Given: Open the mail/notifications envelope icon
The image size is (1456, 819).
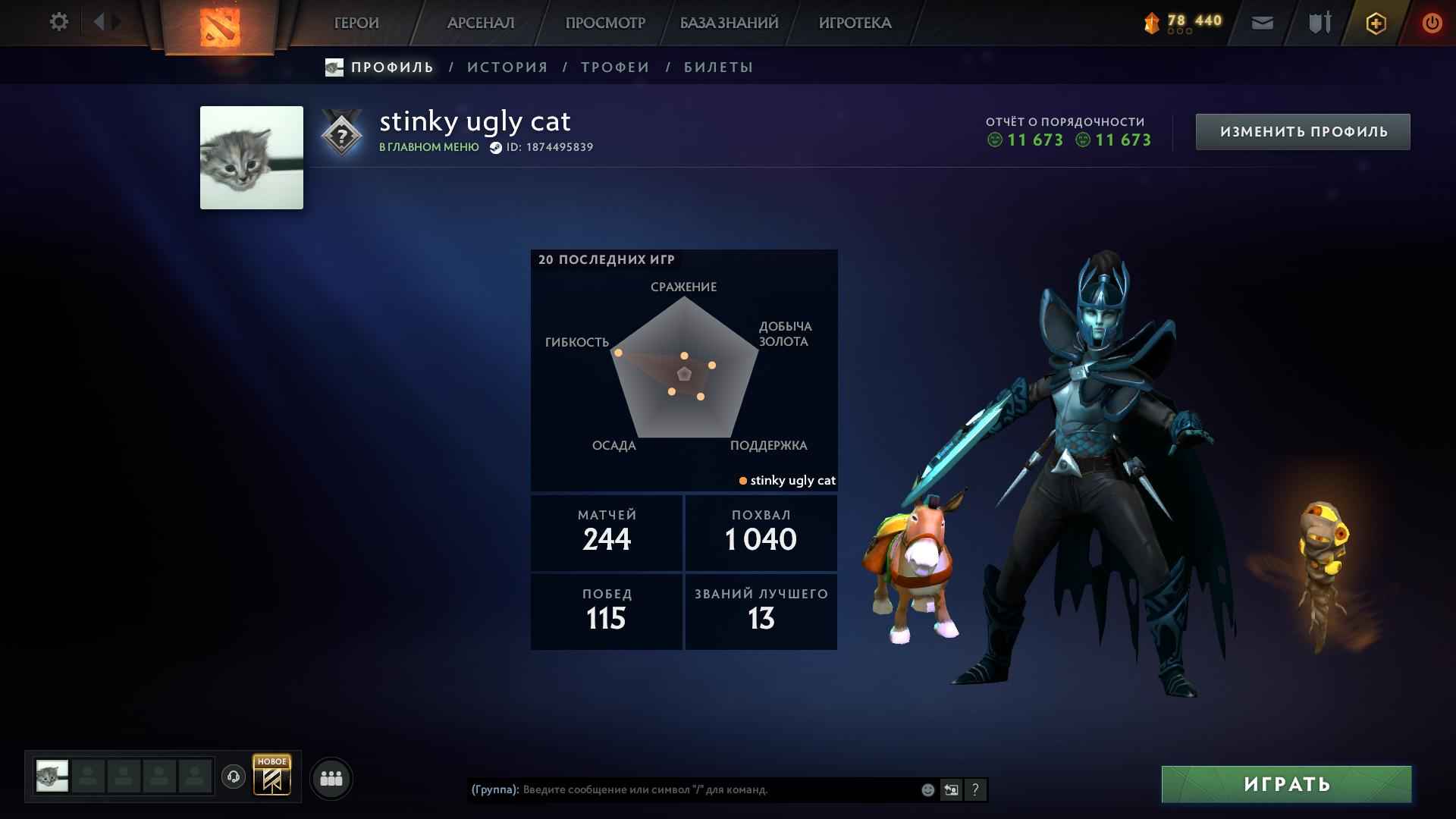Looking at the screenshot, I should click(x=1261, y=24).
